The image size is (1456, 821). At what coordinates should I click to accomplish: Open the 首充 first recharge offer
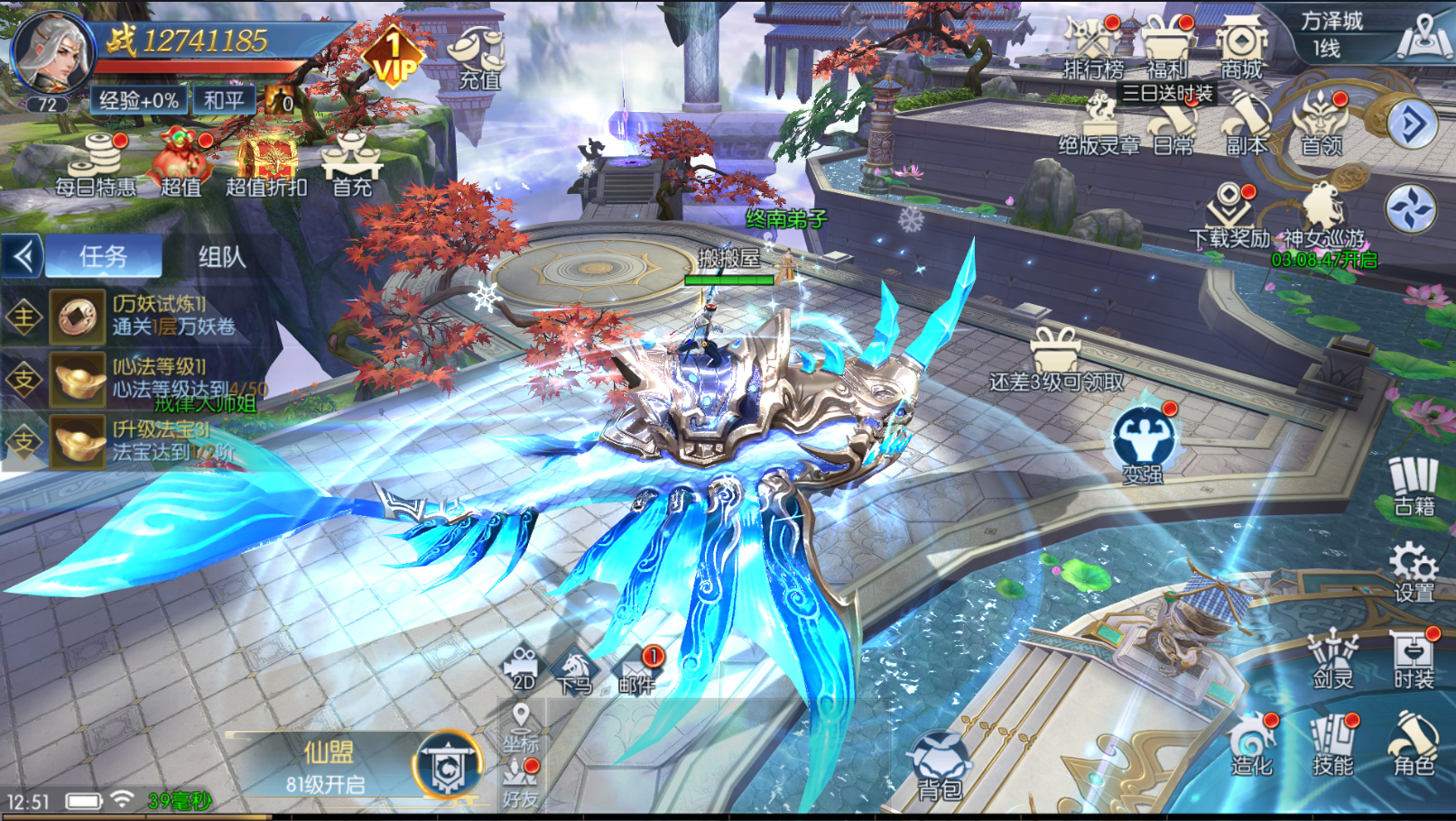352,162
